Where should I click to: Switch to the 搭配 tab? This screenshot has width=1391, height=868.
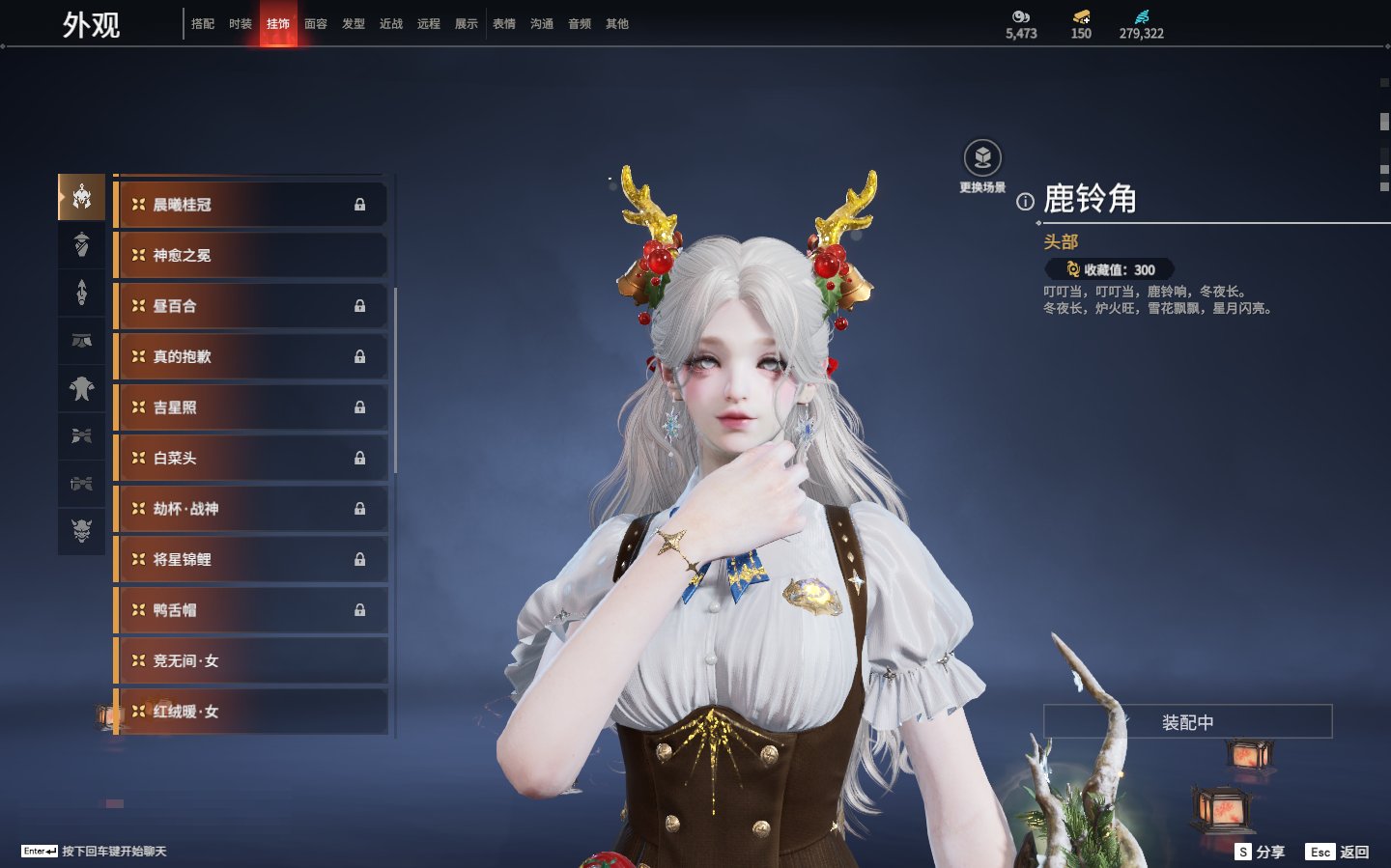tap(203, 24)
